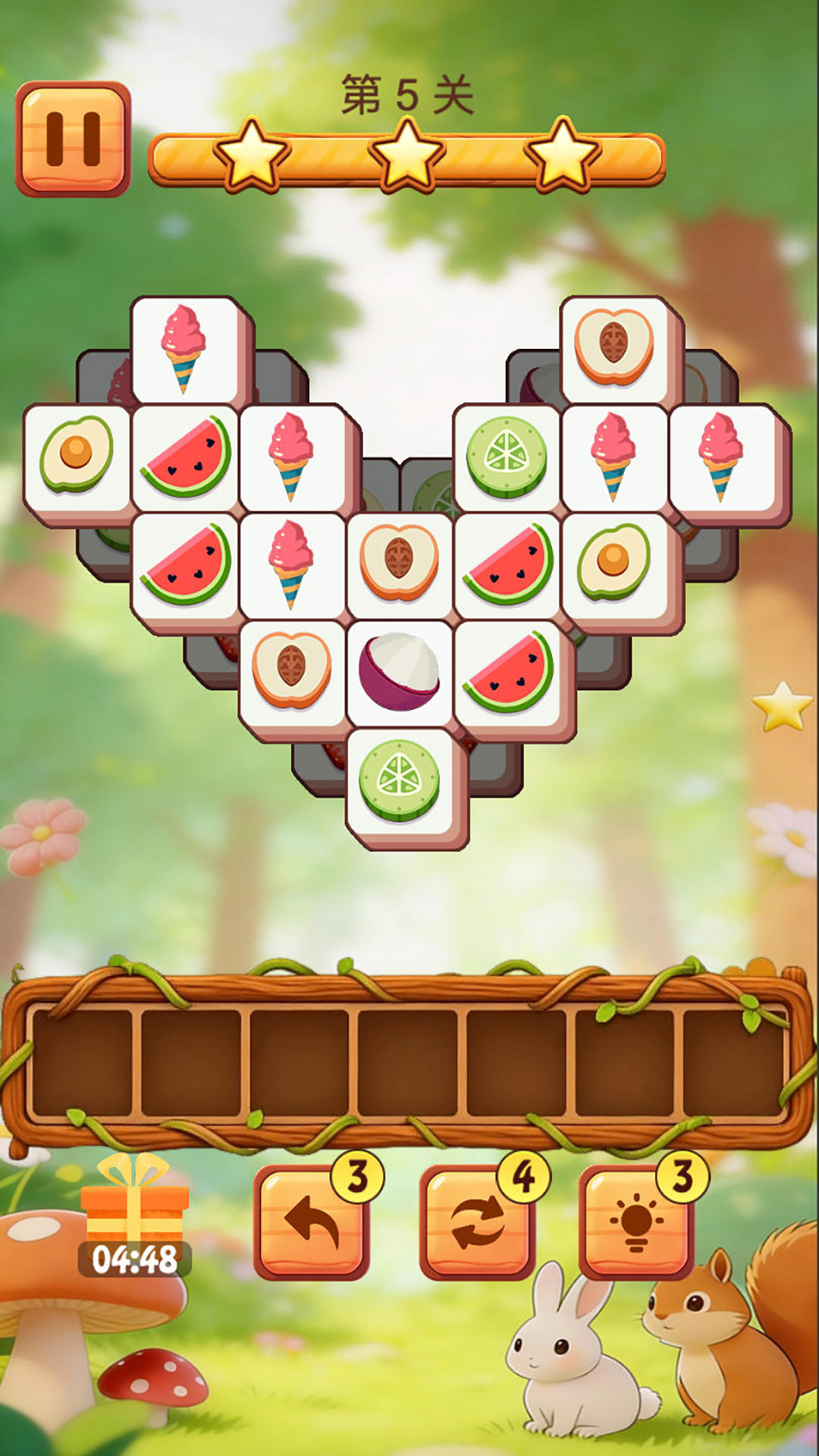Use the lightbulb hint button
The height and width of the screenshot is (1456, 819).
[635, 1221]
